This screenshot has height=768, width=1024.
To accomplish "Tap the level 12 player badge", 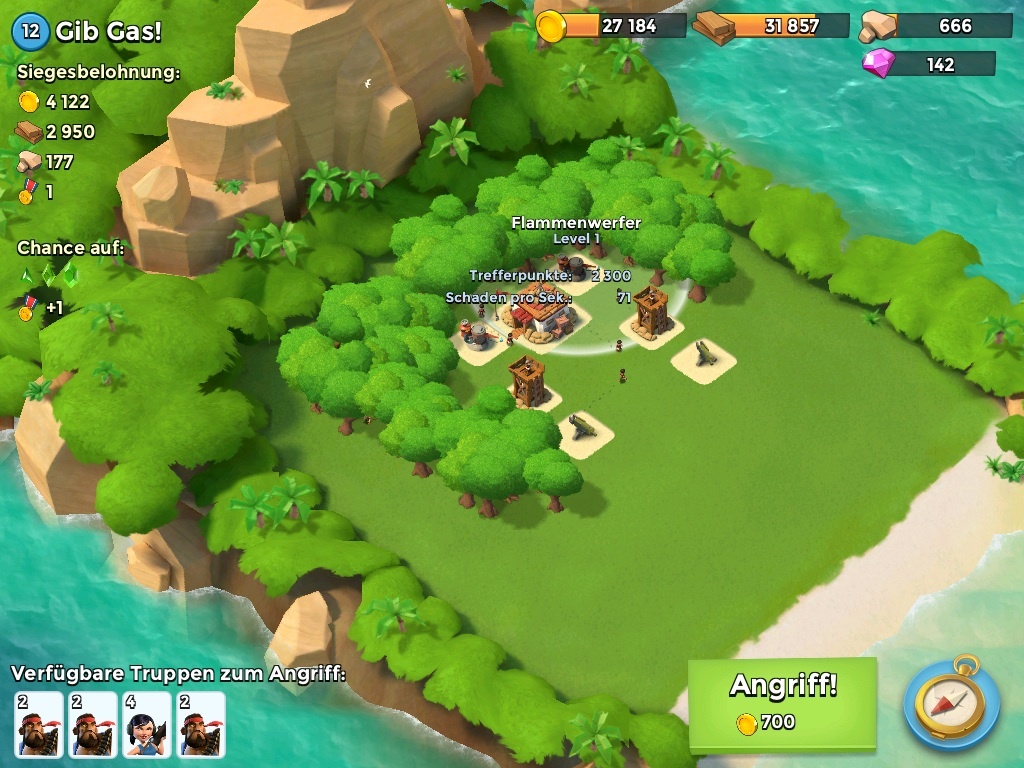I will point(30,31).
